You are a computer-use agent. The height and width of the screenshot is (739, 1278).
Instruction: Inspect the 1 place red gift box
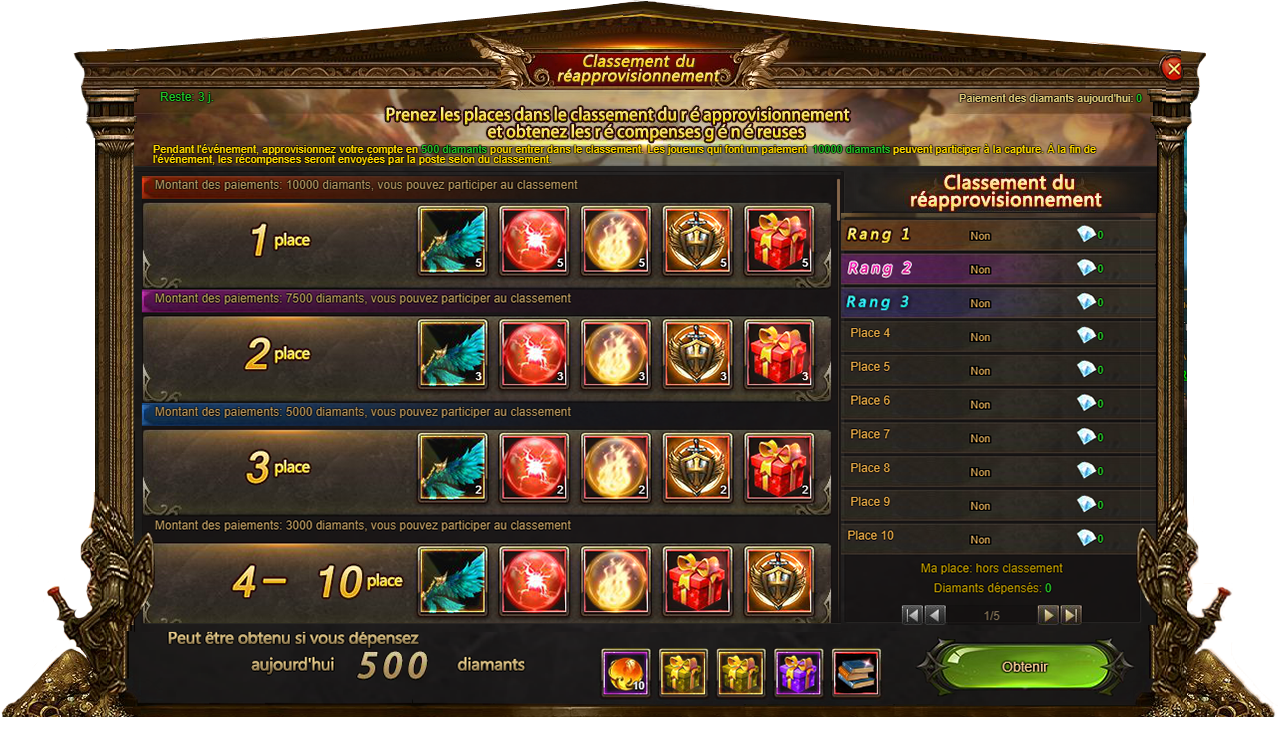pyautogui.click(x=780, y=240)
